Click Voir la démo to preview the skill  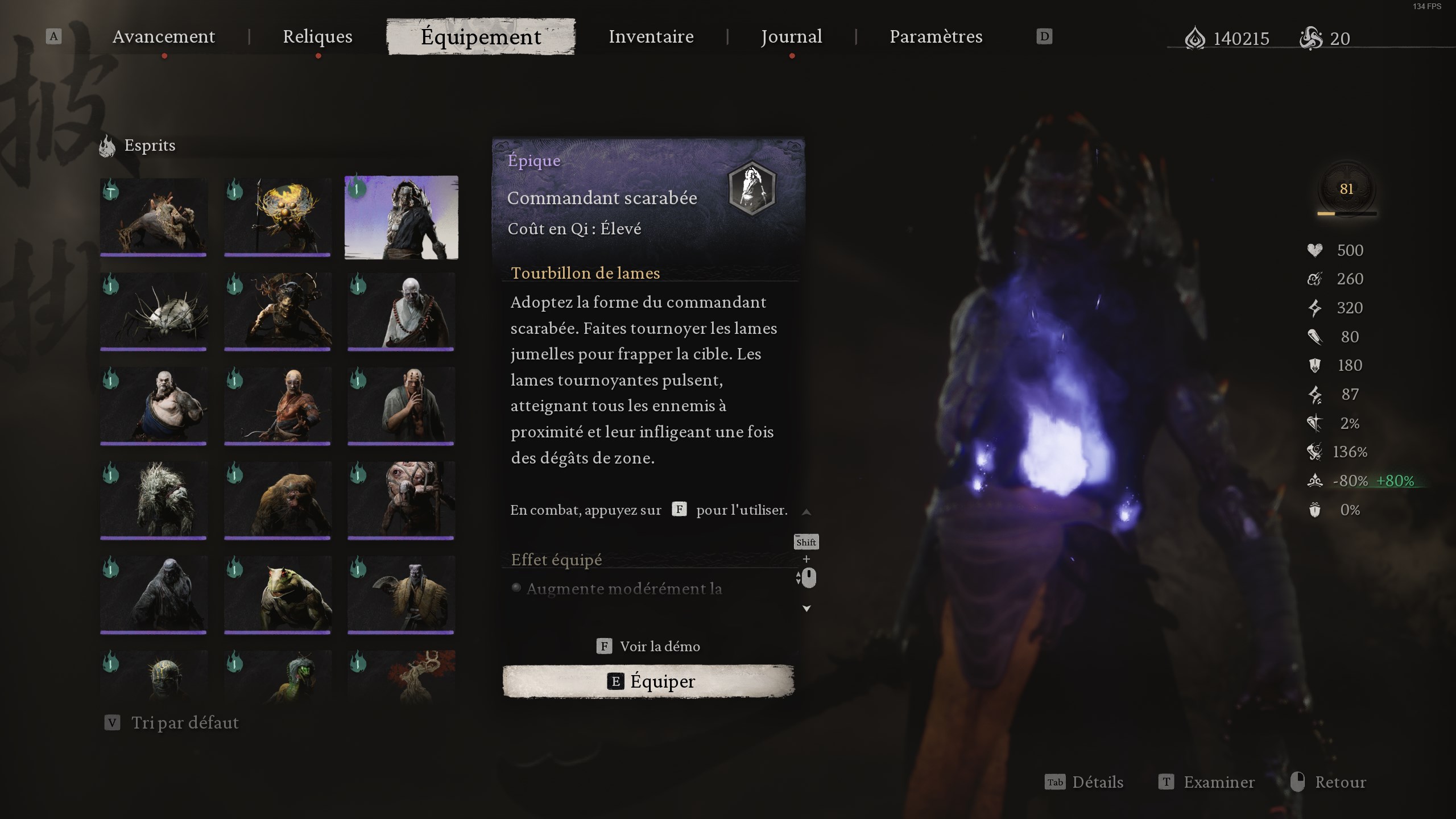coord(659,646)
